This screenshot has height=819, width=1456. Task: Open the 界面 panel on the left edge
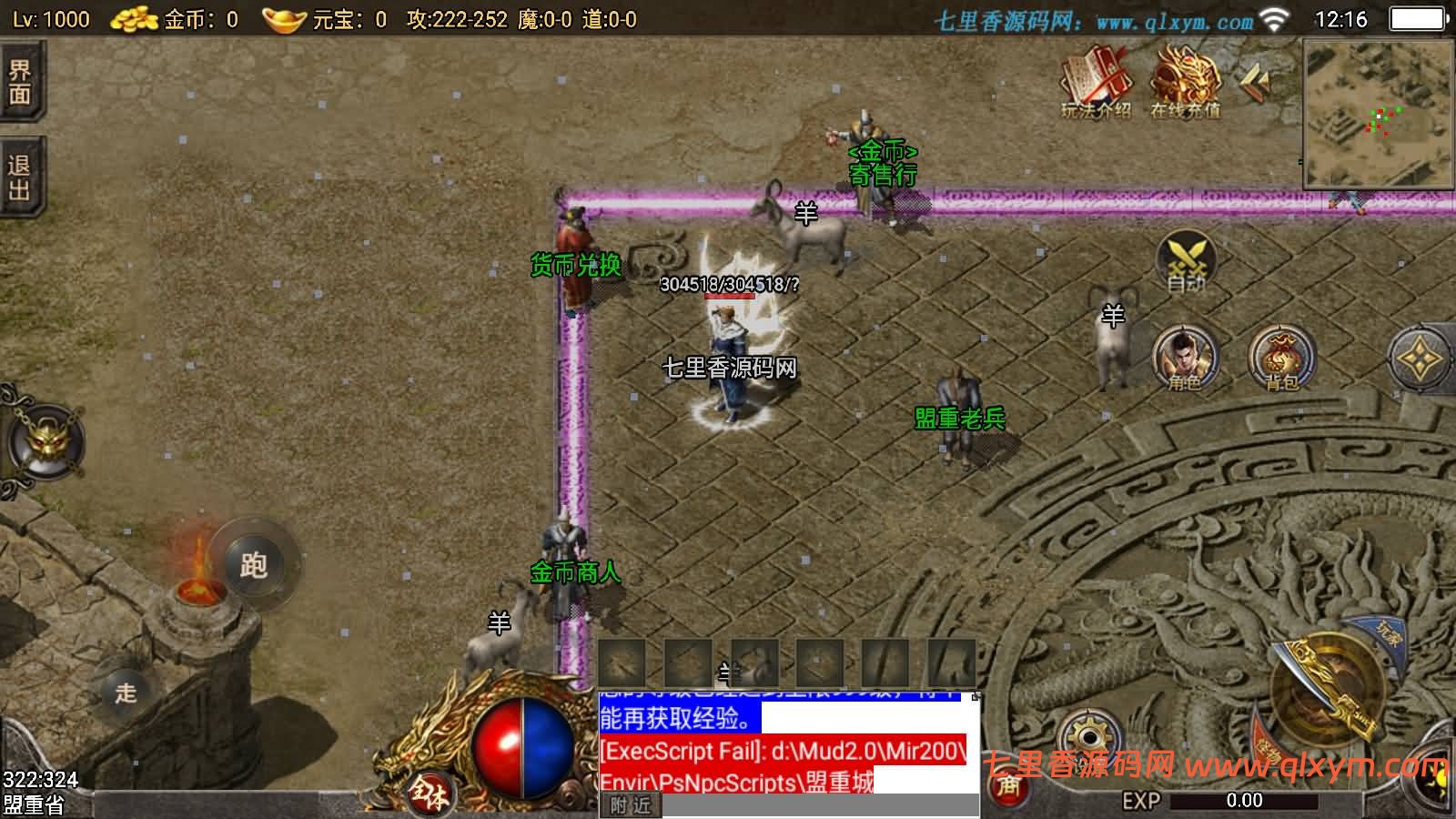point(20,82)
